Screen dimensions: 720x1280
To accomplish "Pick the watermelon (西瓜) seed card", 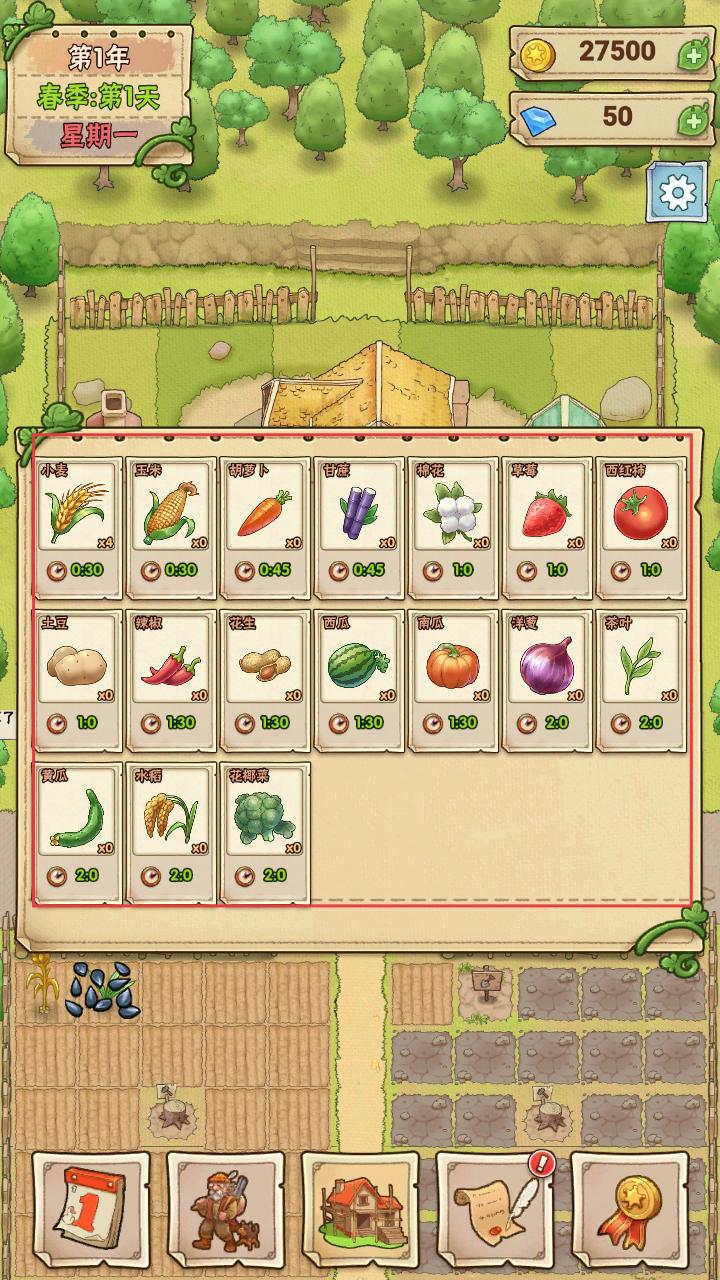I will point(359,672).
